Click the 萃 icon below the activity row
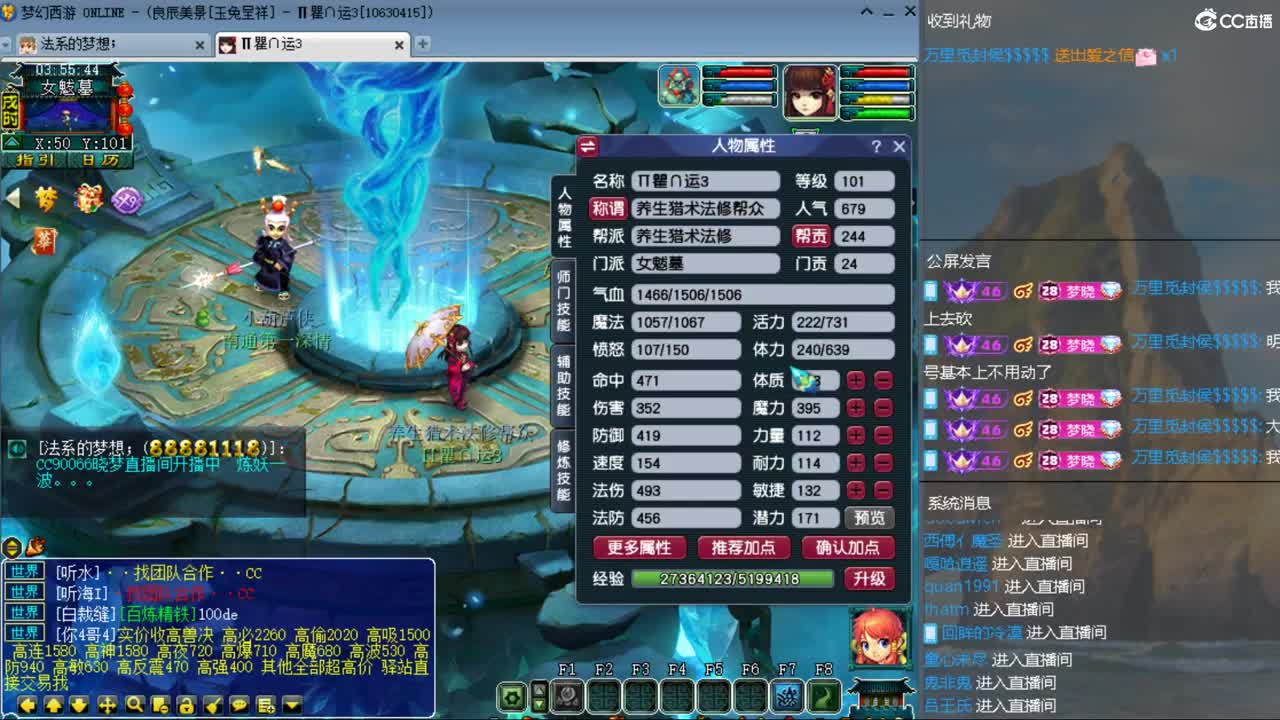Screen dimensions: 1280x720 tap(45, 240)
